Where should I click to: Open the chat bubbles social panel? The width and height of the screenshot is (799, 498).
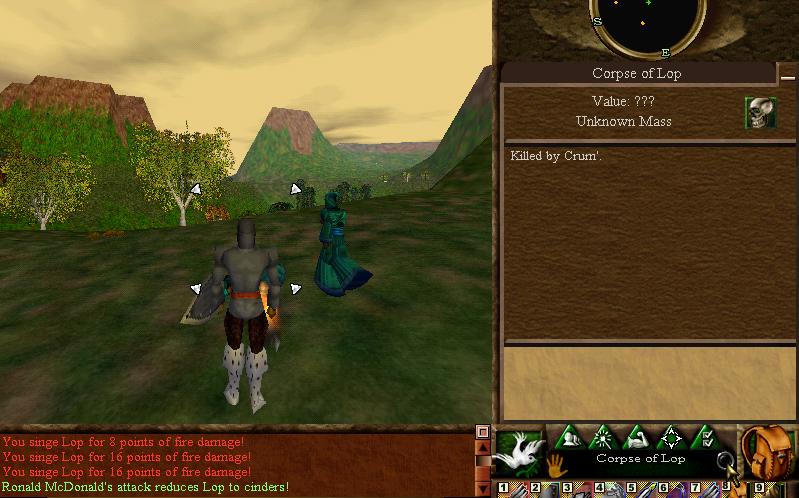tap(572, 438)
